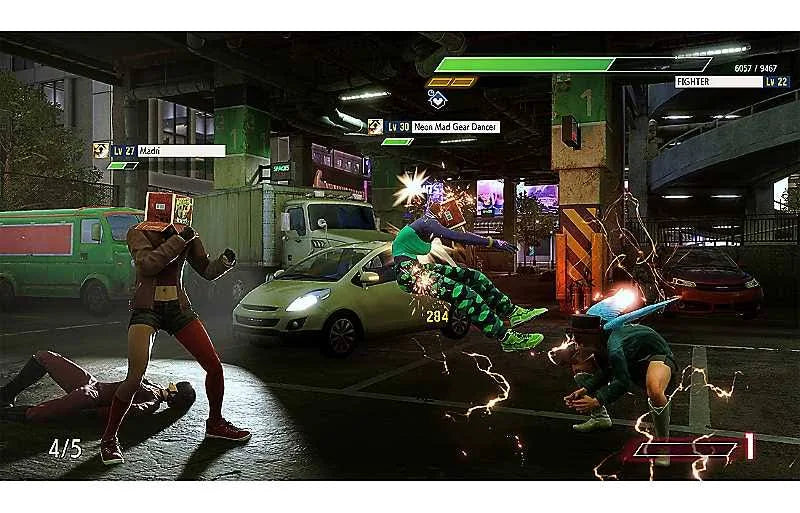Select the FIGHTER name tag
Viewport: 800px width, 513px height.
tap(718, 82)
